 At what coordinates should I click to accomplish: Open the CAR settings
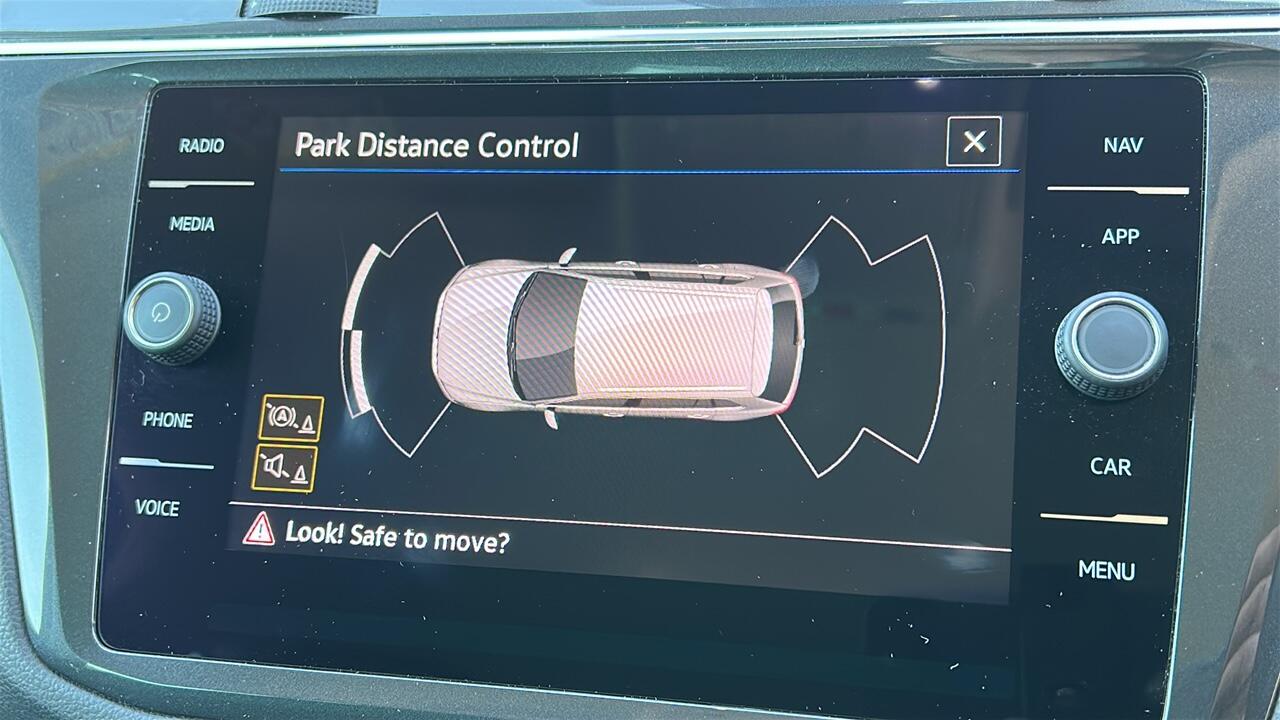1110,467
